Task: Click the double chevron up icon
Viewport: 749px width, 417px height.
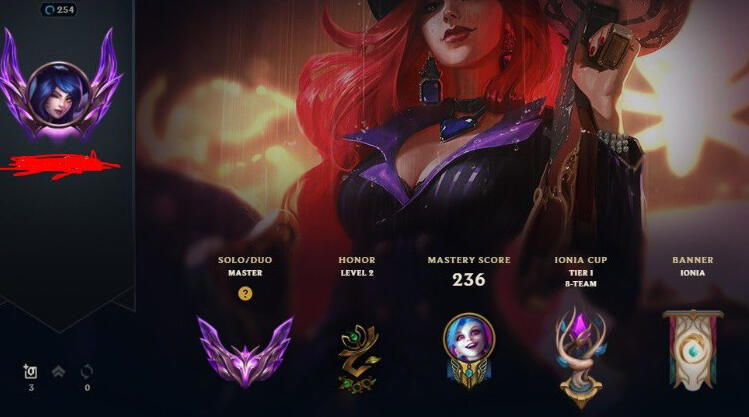Action: (x=59, y=371)
